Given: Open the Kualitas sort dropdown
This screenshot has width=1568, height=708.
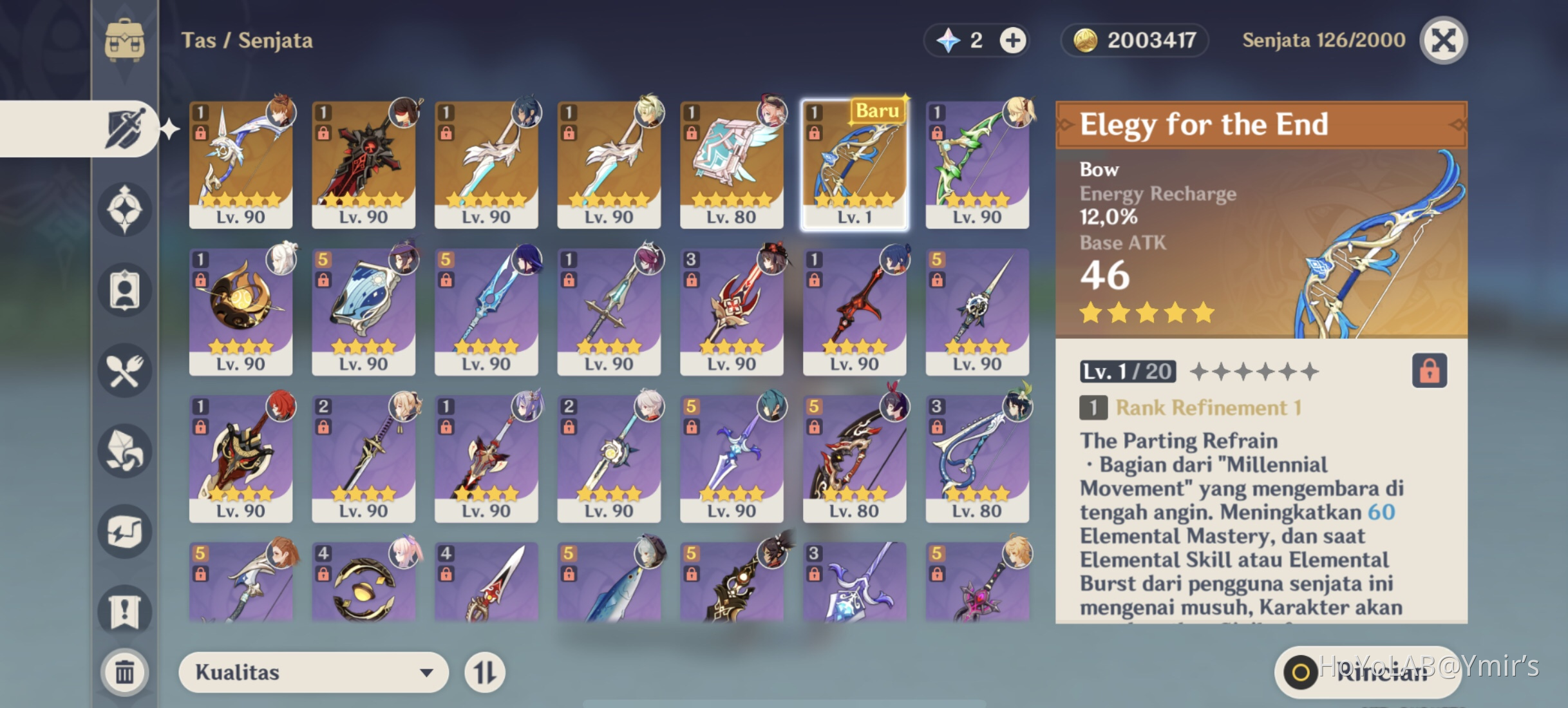Looking at the screenshot, I should (314, 672).
